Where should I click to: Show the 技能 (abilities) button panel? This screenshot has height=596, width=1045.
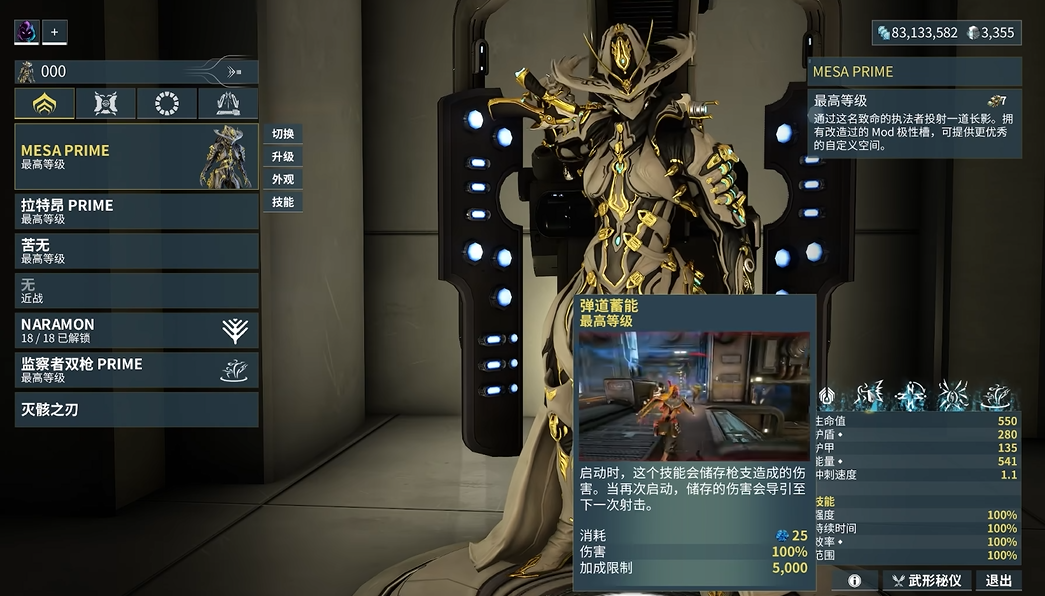pos(283,202)
